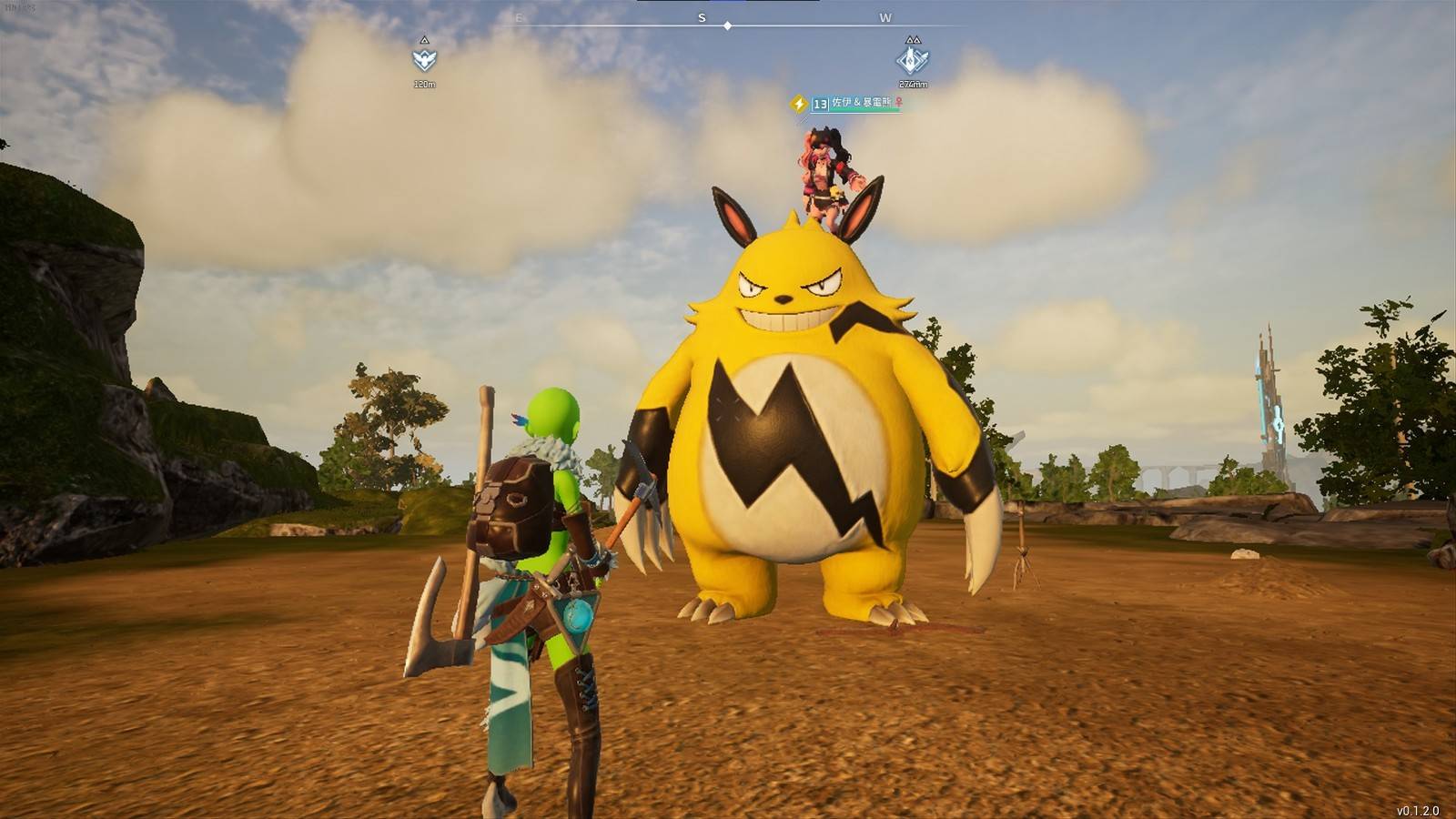Click the winged waypoint marker at 120m
The image size is (1456, 819).
424,60
